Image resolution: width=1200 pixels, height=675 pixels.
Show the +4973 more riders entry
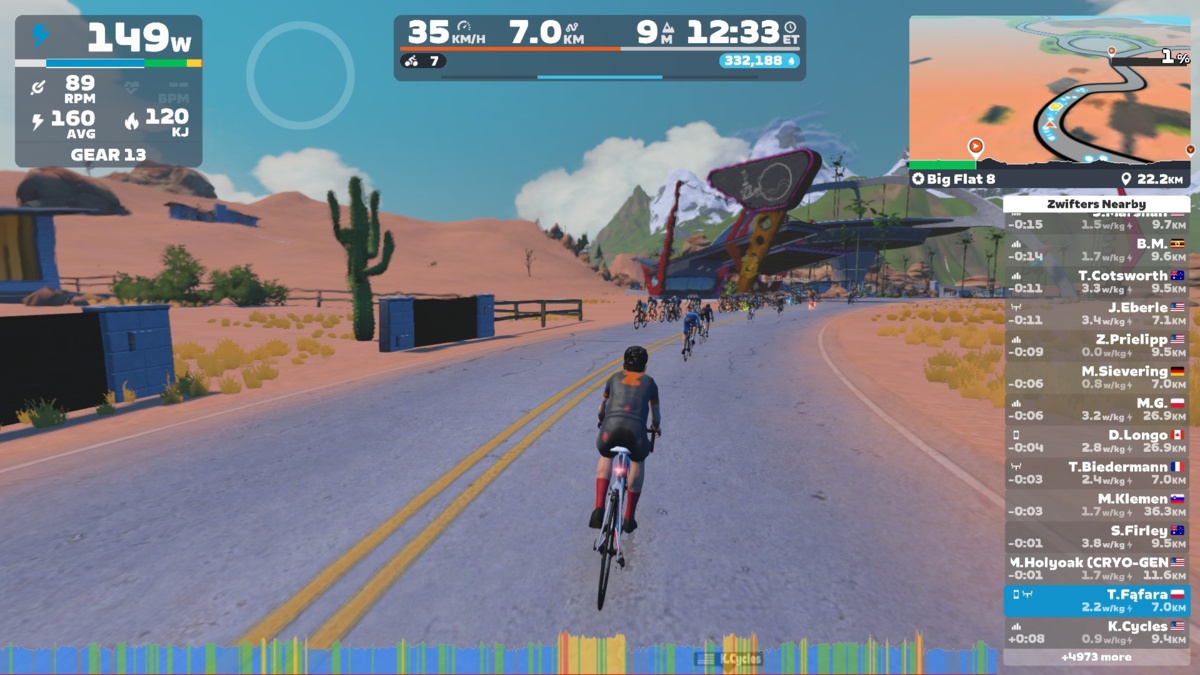[x=1097, y=657]
